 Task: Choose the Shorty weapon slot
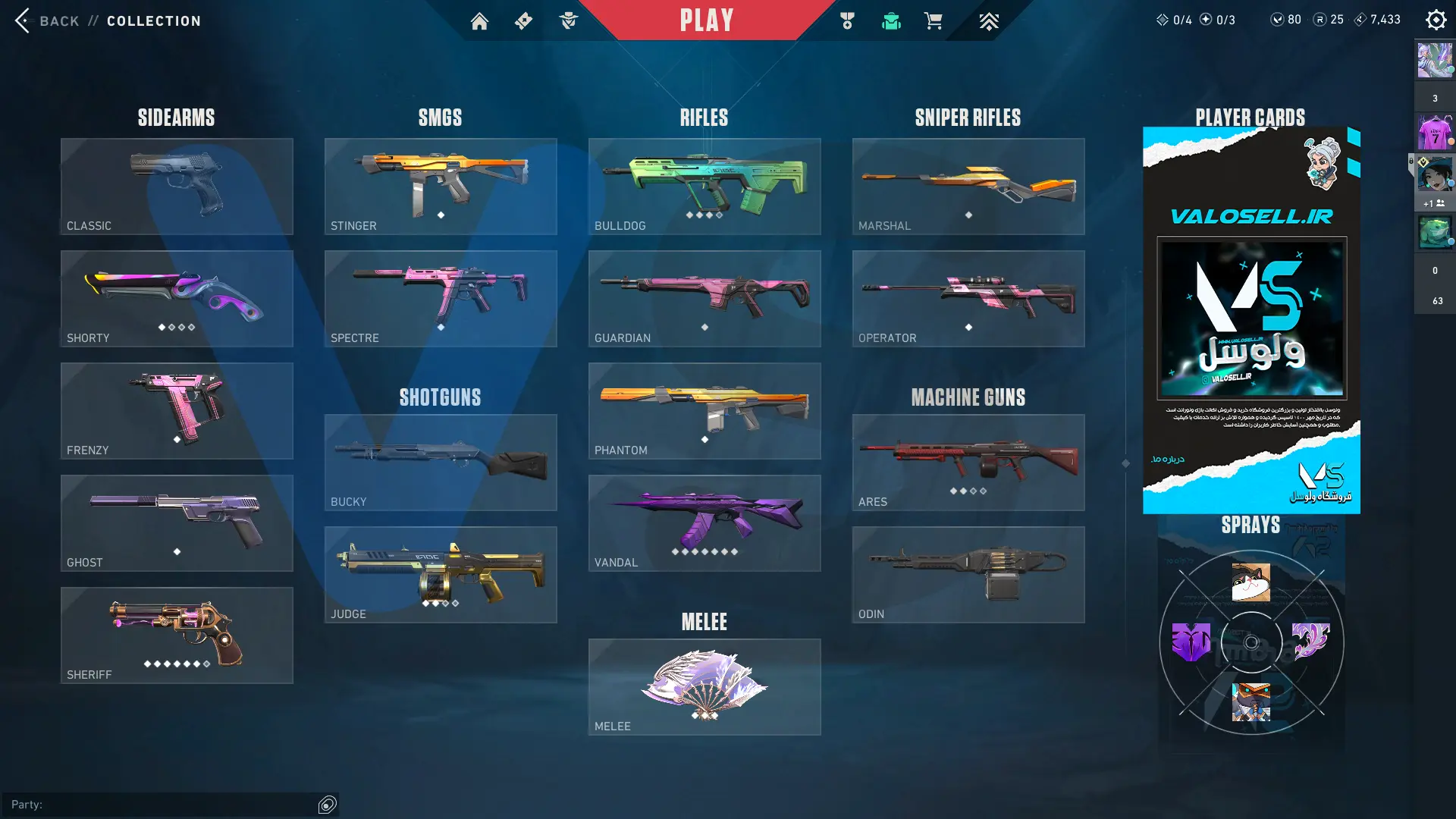coord(177,298)
